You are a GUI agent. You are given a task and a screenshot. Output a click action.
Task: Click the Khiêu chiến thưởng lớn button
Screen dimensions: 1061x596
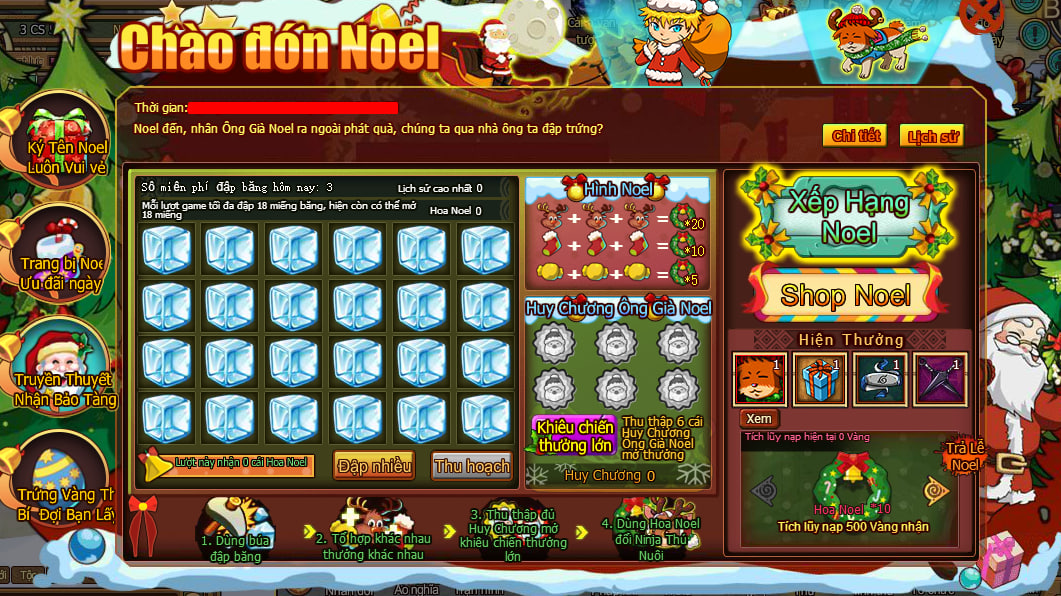click(575, 437)
